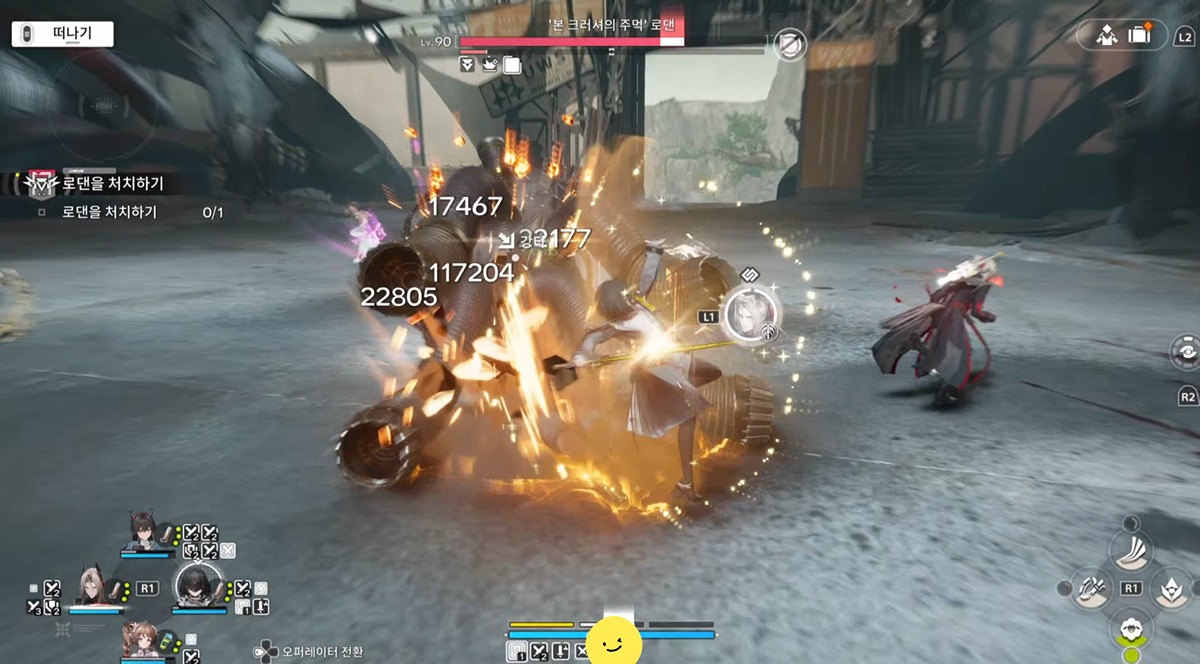Trigger the arrowhead crest skill icon
Screen dimensions: 1200x664
pyautogui.click(x=1172, y=588)
